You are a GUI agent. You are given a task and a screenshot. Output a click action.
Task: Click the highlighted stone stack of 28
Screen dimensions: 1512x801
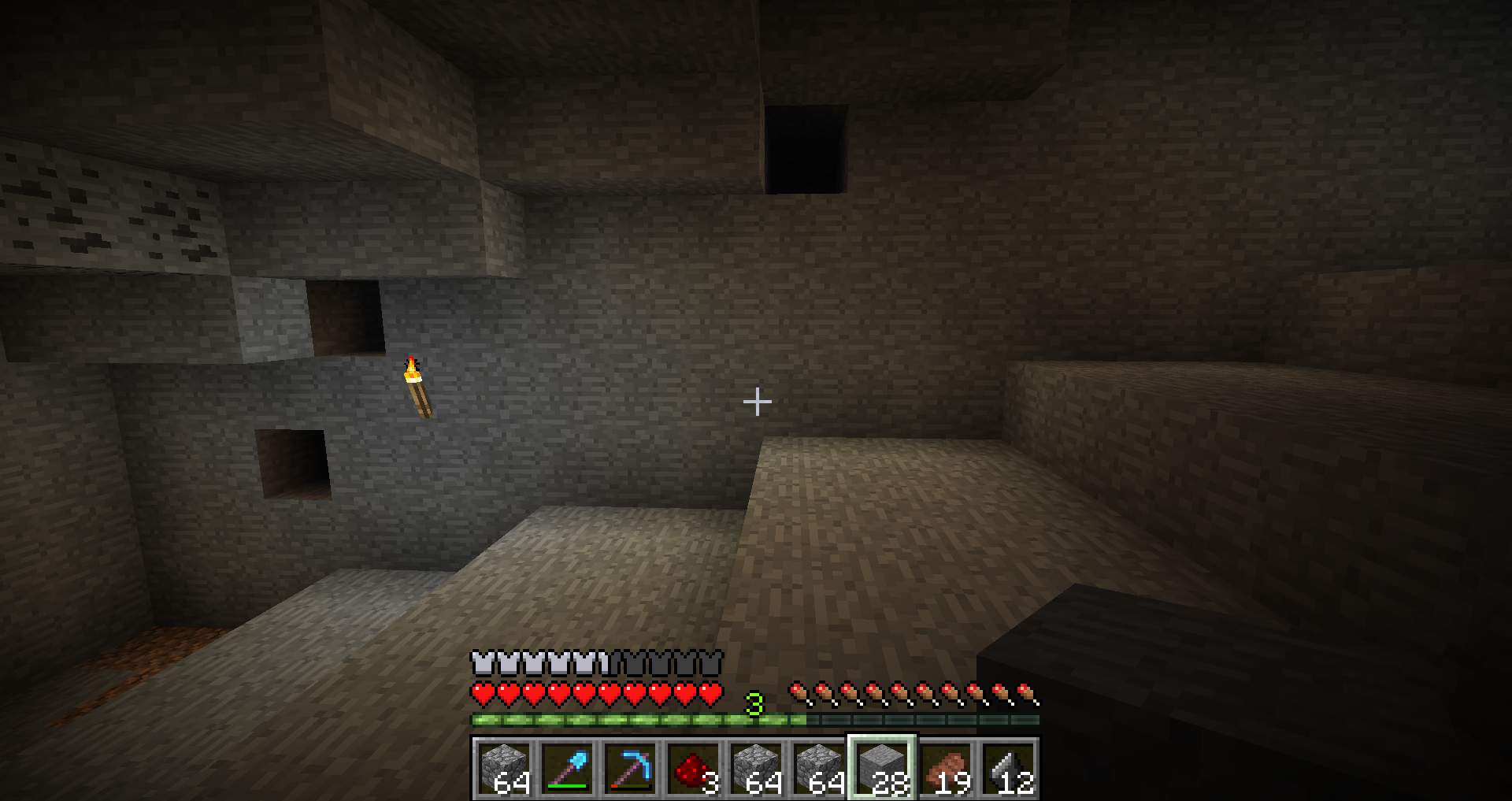click(x=882, y=769)
